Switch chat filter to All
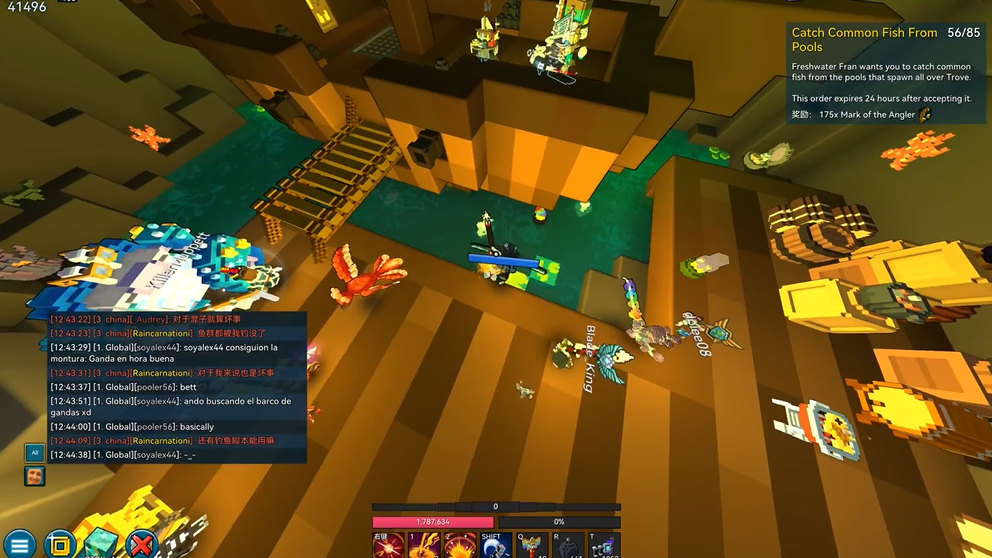Screen dimensions: 992x558 pyautogui.click(x=34, y=452)
